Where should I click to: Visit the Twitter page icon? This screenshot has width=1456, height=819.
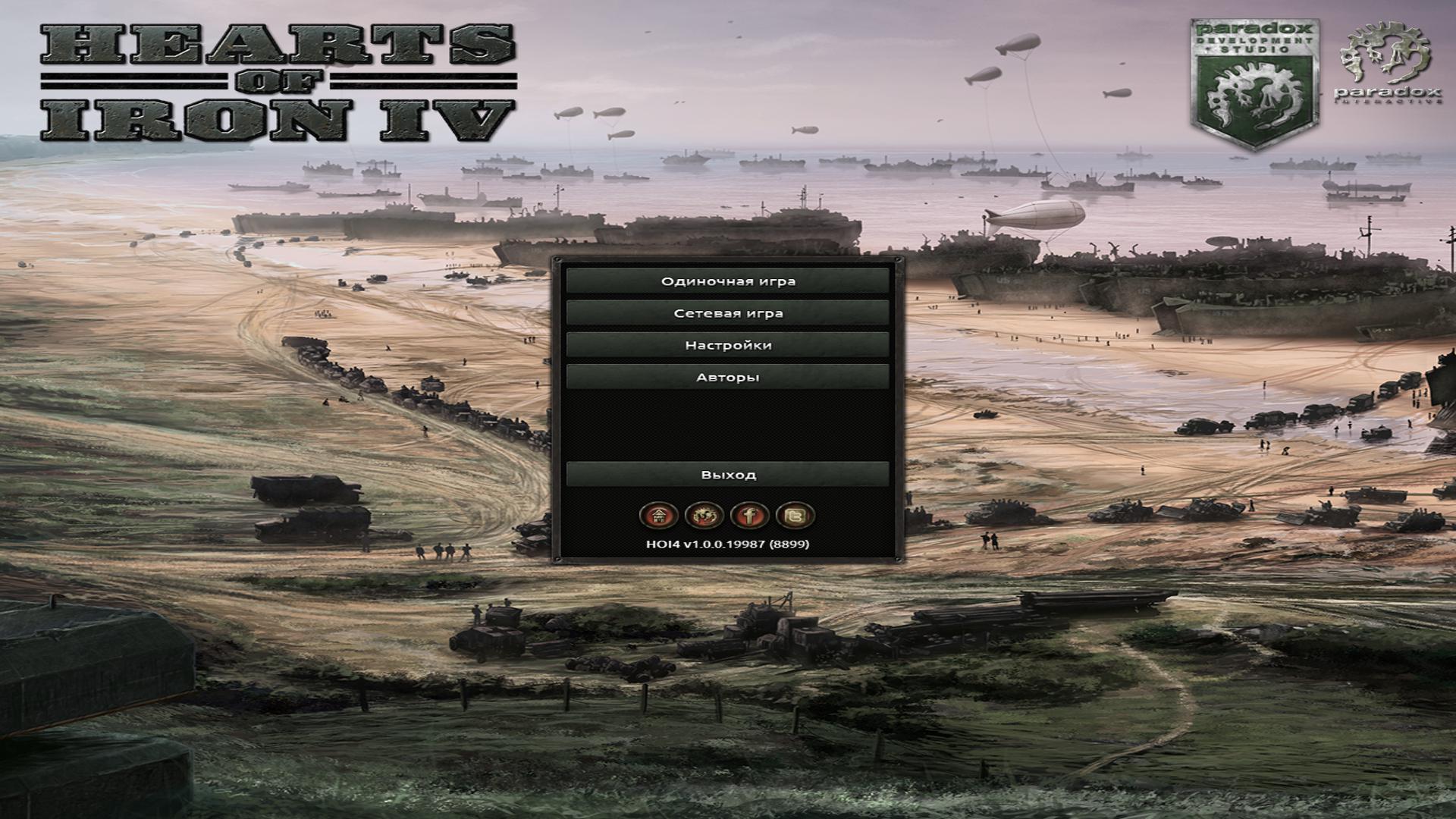795,516
